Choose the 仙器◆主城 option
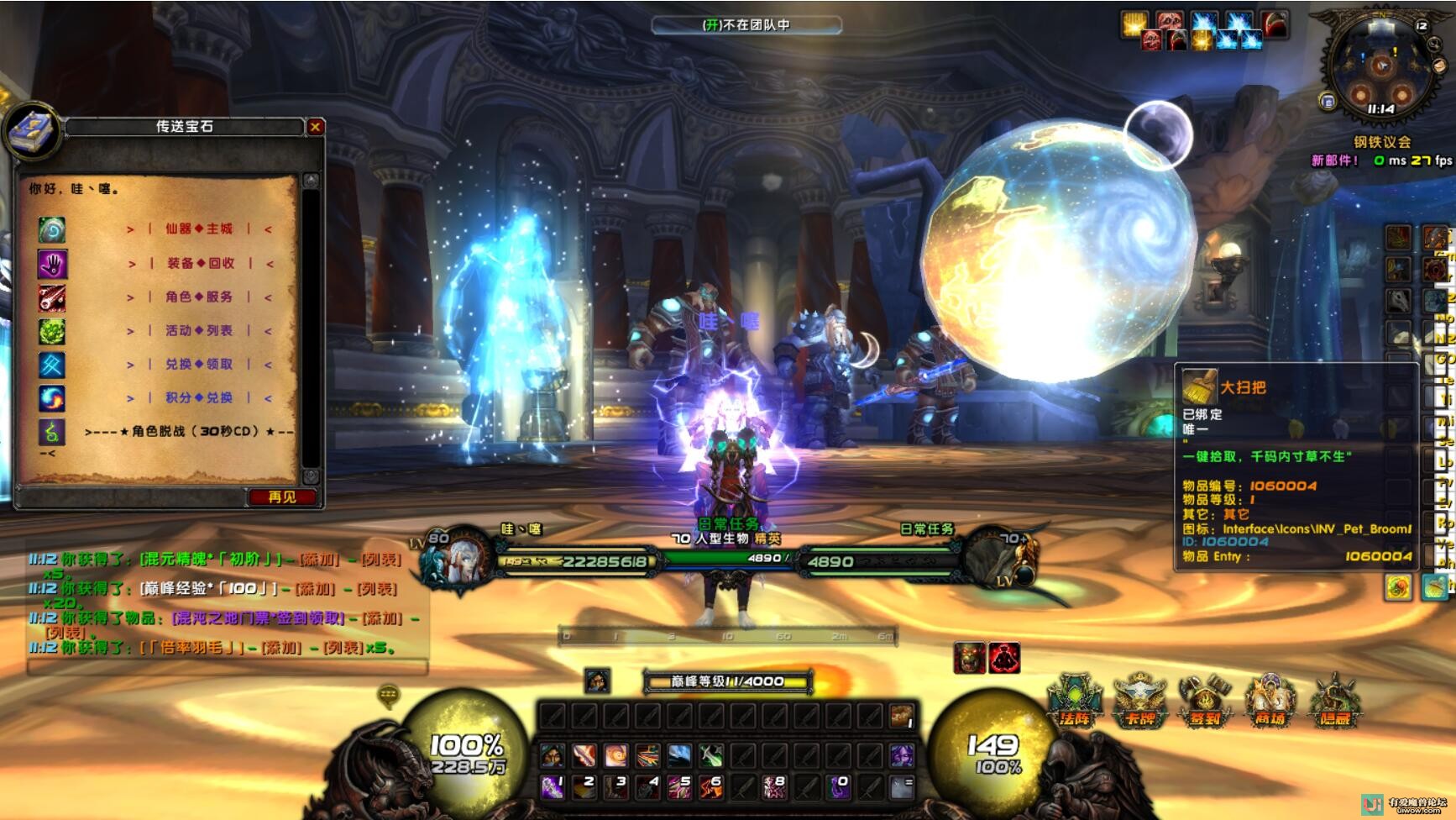1456x820 pixels. tap(199, 229)
